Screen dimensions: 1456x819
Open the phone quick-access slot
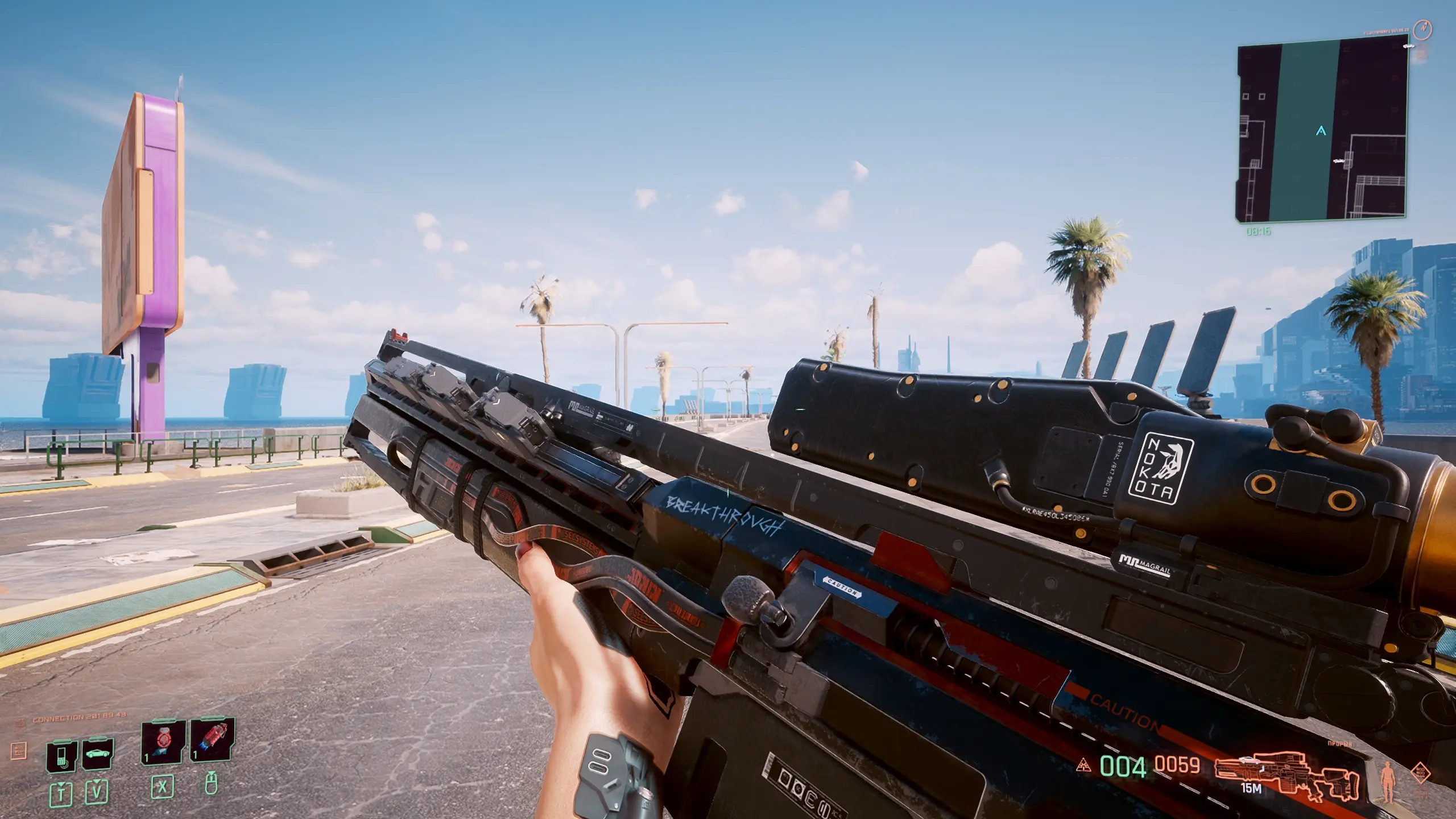tap(63, 756)
